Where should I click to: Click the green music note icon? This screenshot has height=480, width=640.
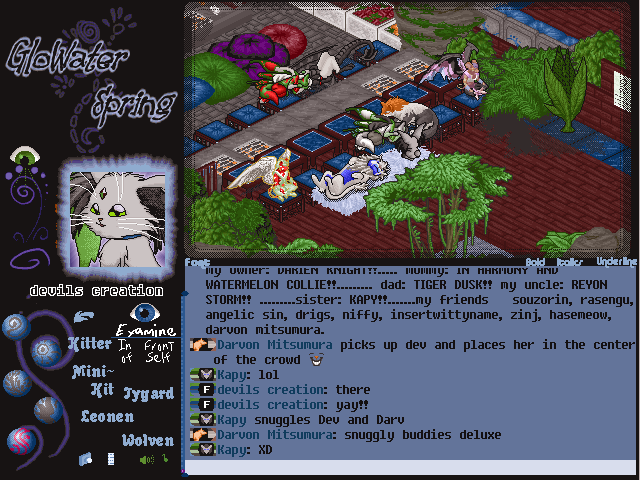(164, 459)
